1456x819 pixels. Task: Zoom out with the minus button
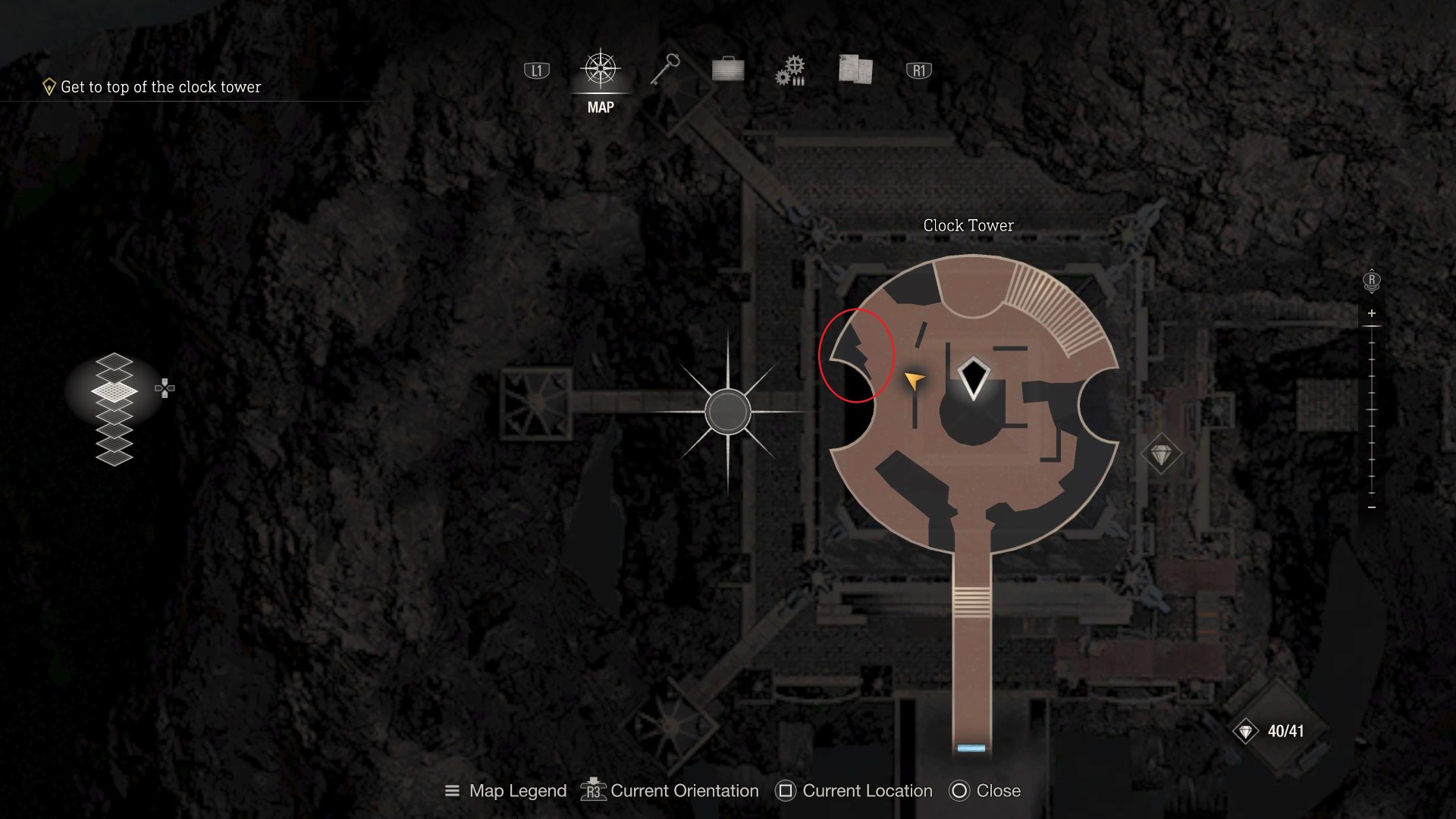(1372, 507)
